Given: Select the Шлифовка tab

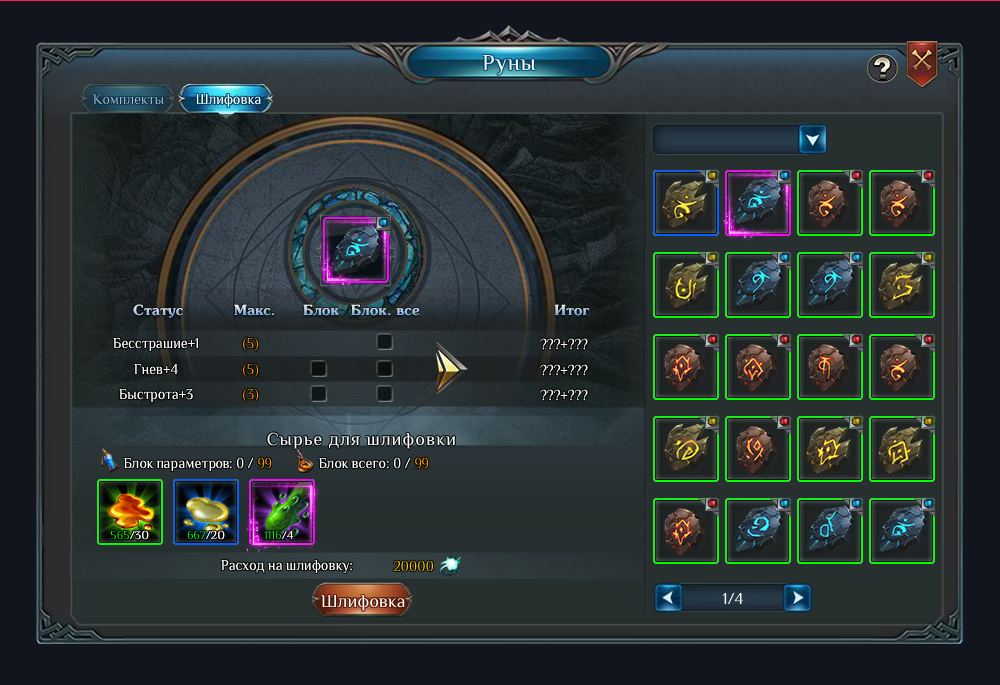Looking at the screenshot, I should (x=228, y=99).
